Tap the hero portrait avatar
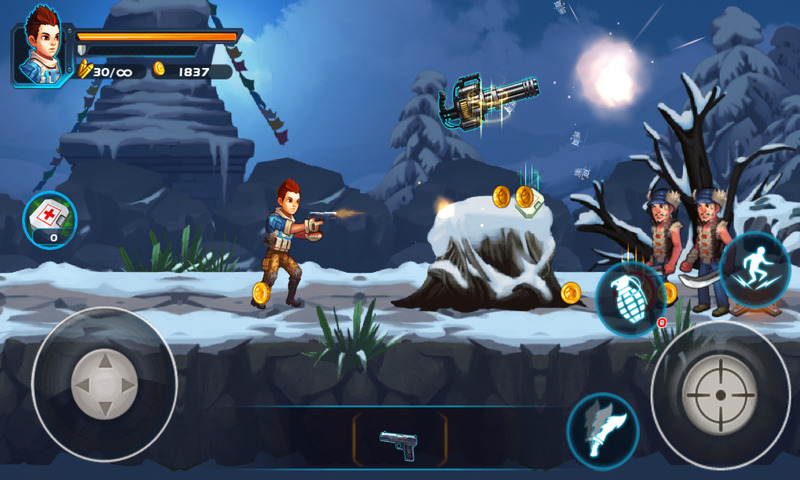The image size is (800, 480). (x=40, y=45)
